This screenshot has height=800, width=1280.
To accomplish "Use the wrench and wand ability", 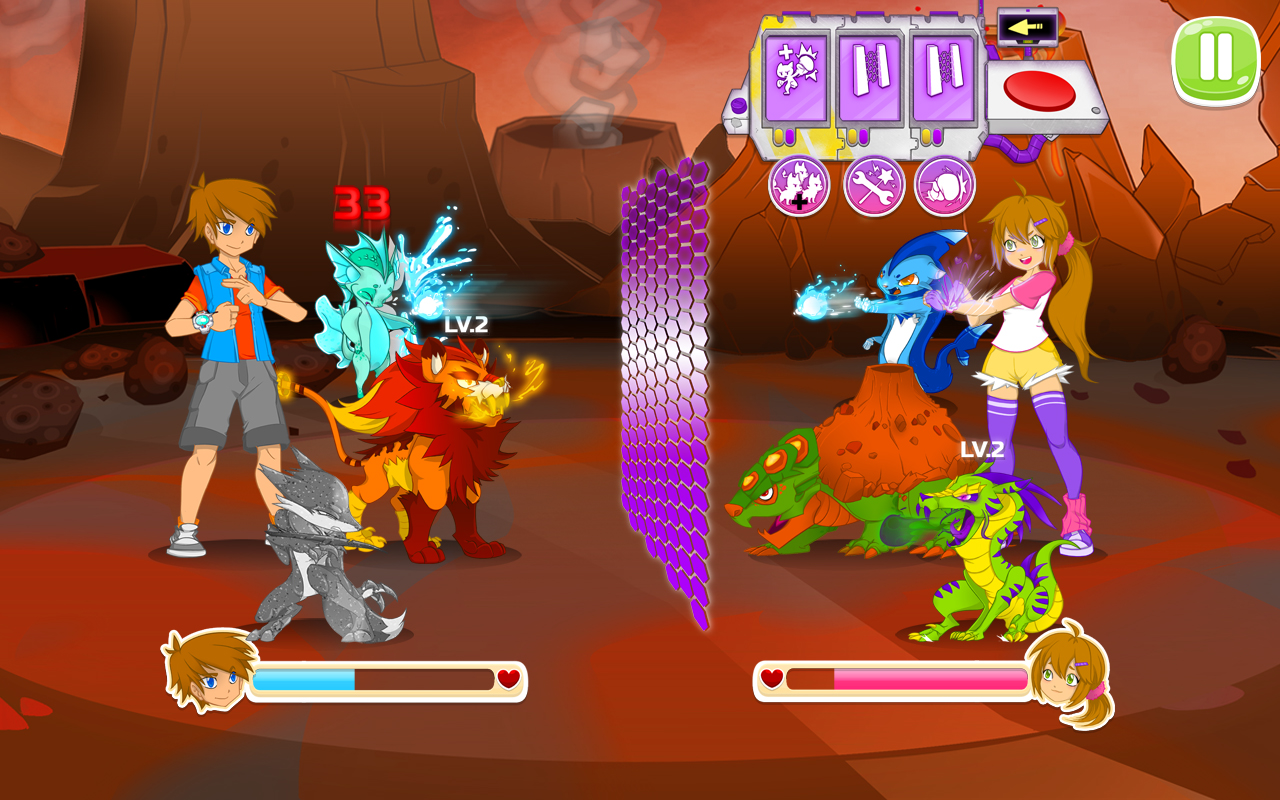I will (x=874, y=186).
